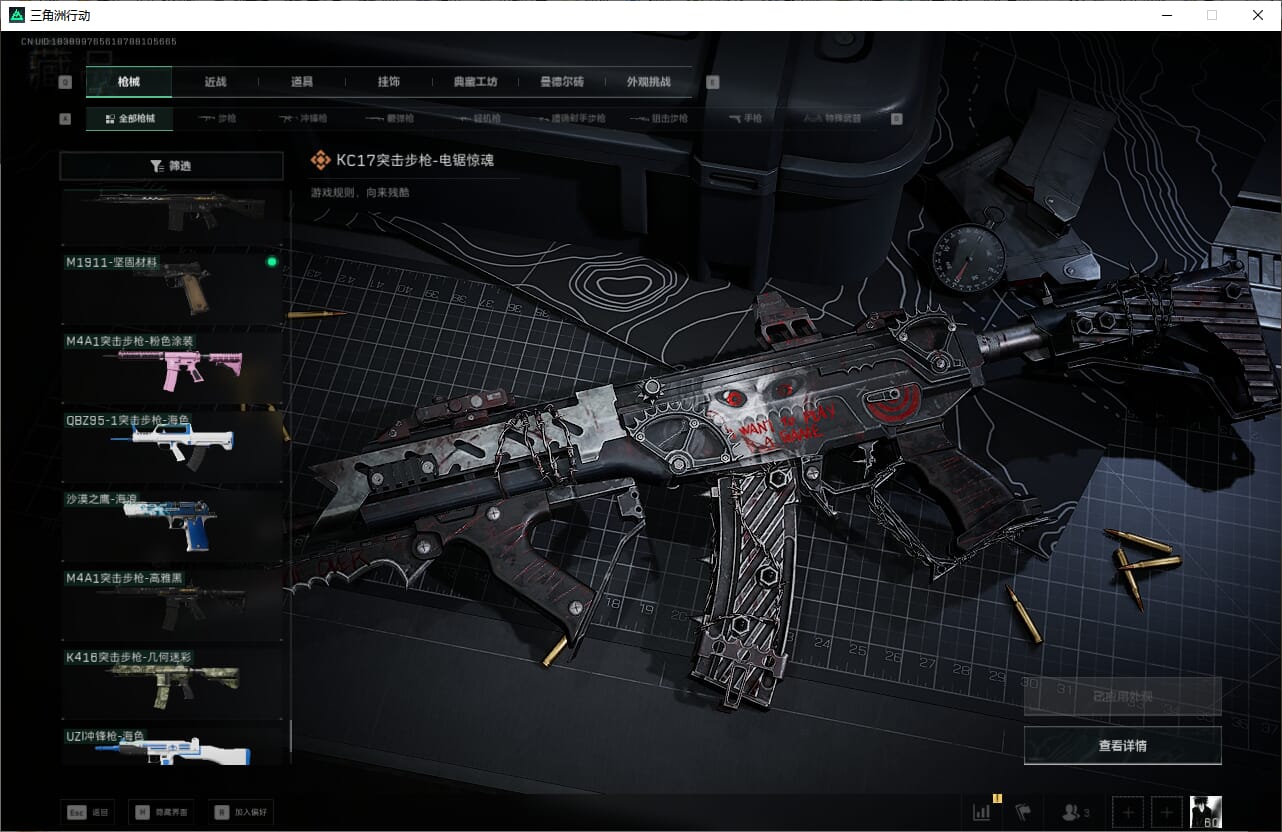Switch to the 曼德尔砖 tab
1282x832 pixels.
point(562,82)
